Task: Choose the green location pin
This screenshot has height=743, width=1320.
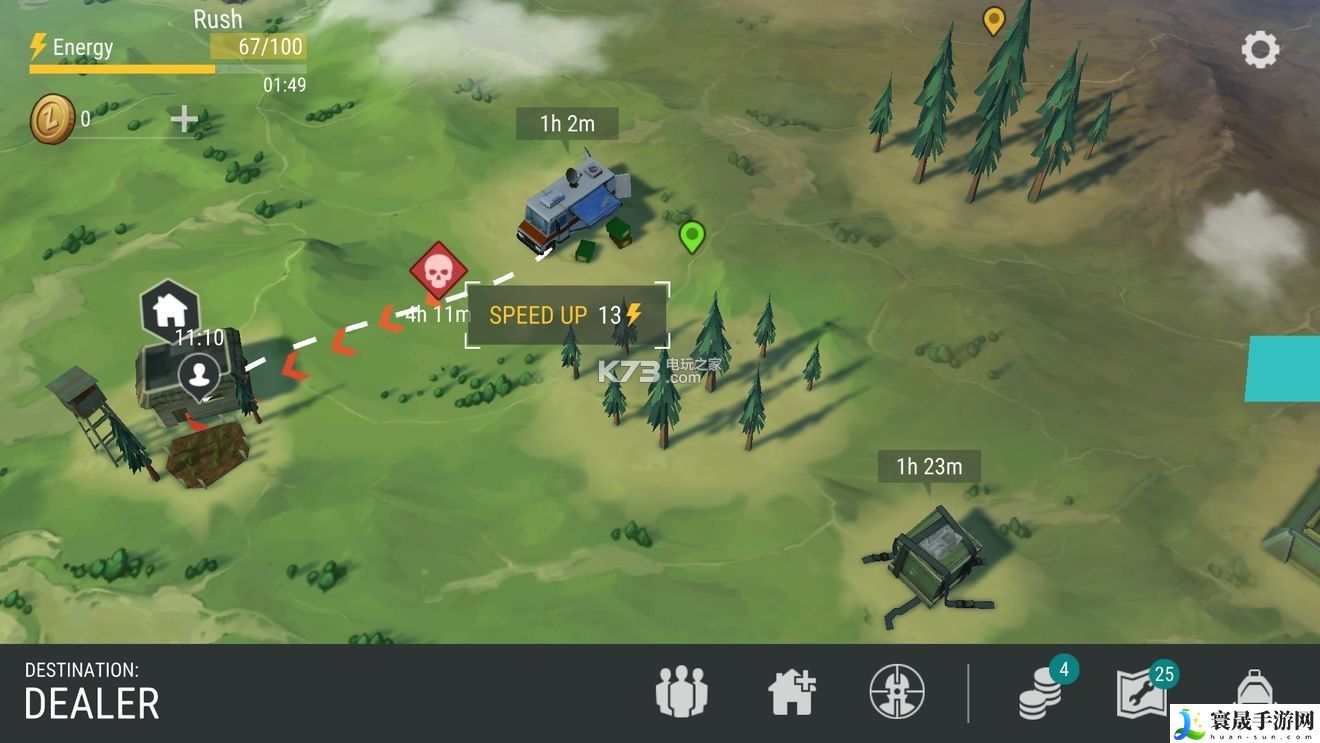Action: pos(691,237)
